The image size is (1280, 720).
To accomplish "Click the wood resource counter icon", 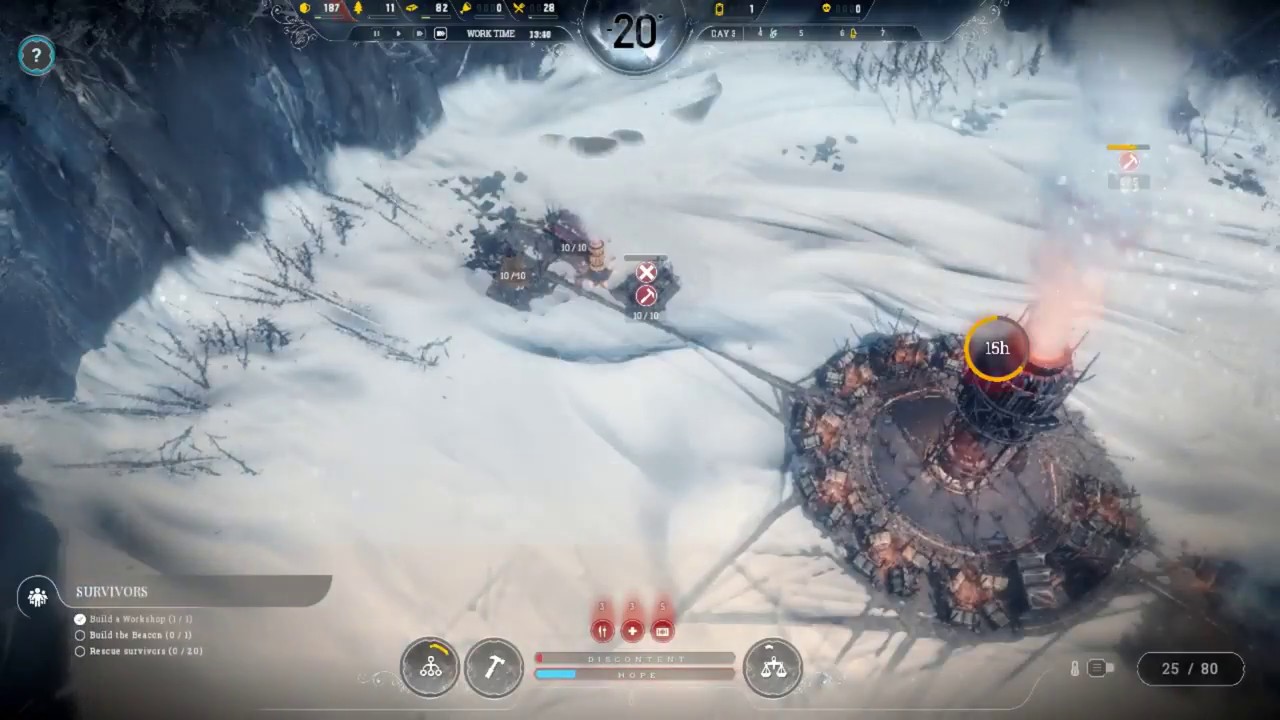I will point(359,9).
